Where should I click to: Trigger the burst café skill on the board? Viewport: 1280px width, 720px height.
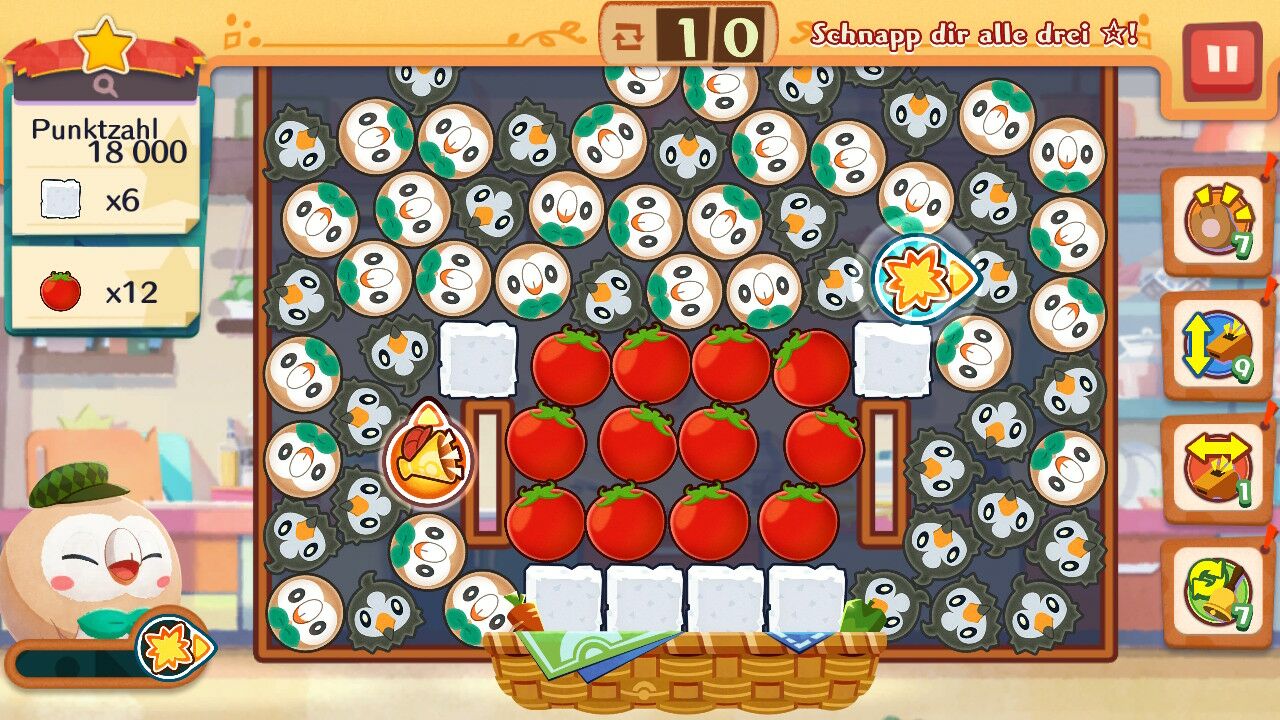[922, 280]
